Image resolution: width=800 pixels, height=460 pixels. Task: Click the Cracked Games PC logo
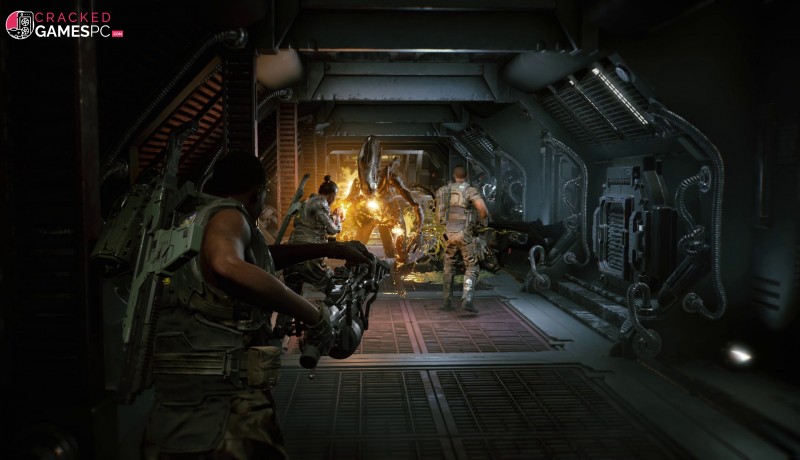(x=63, y=25)
